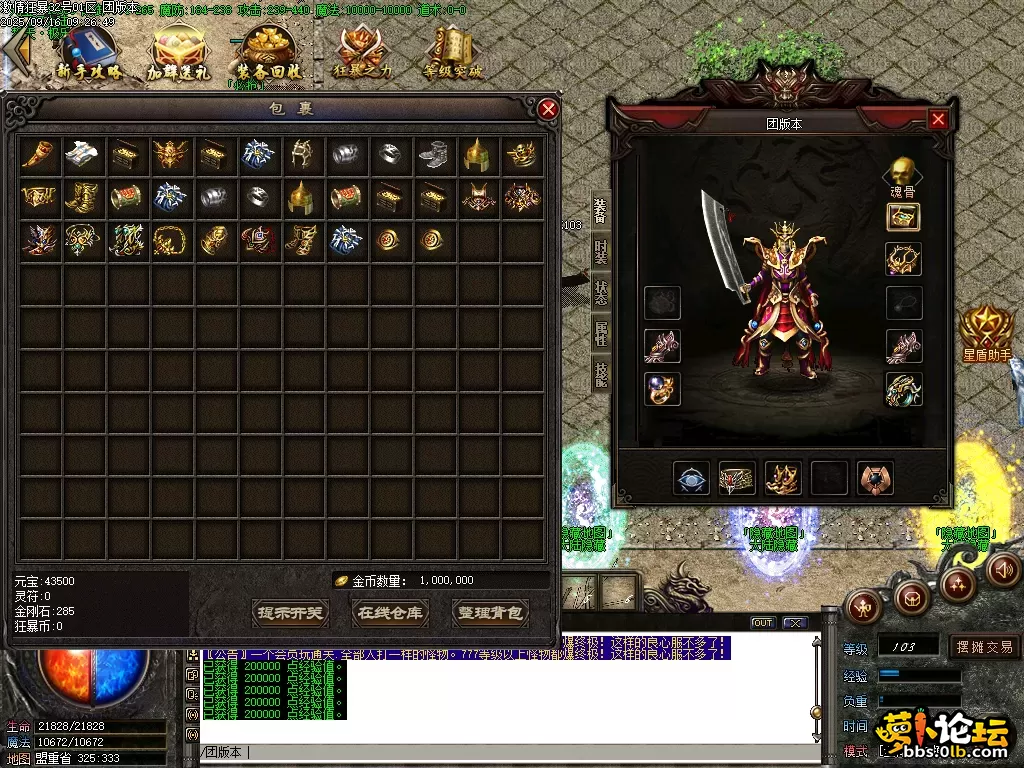Switch to the 属性 tab

600,332
